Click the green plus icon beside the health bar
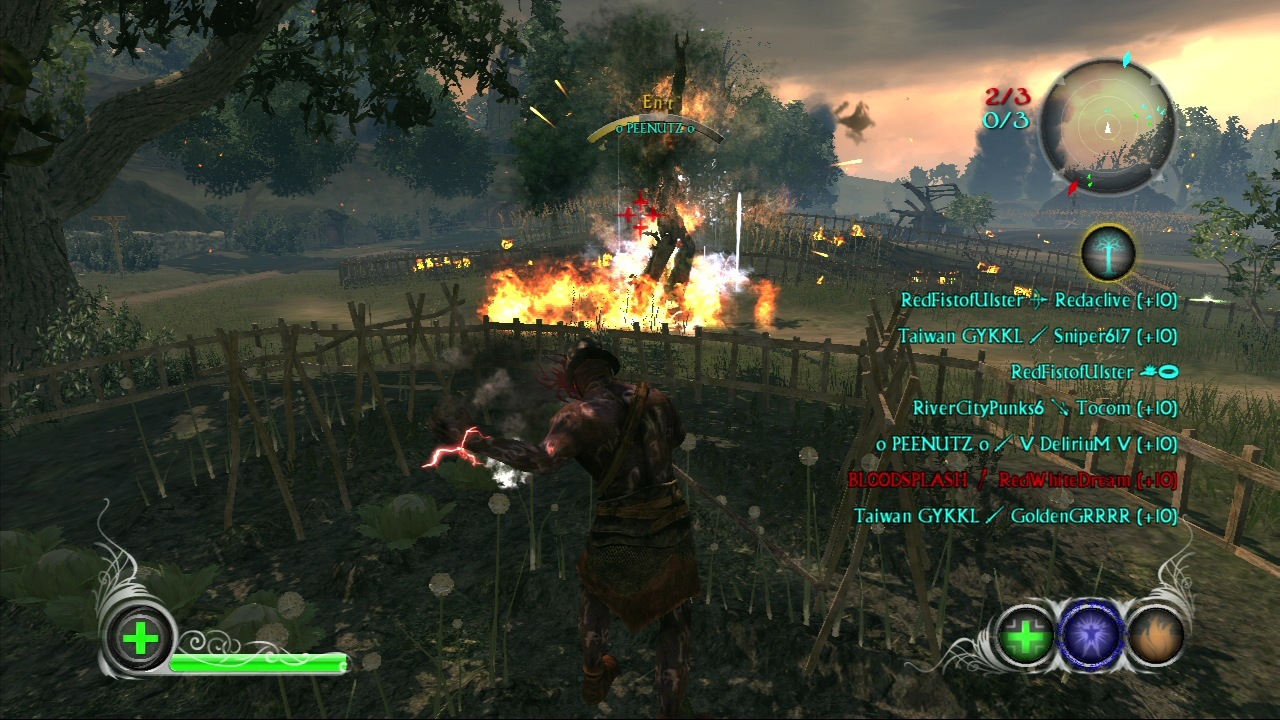The image size is (1280, 720). coord(141,638)
